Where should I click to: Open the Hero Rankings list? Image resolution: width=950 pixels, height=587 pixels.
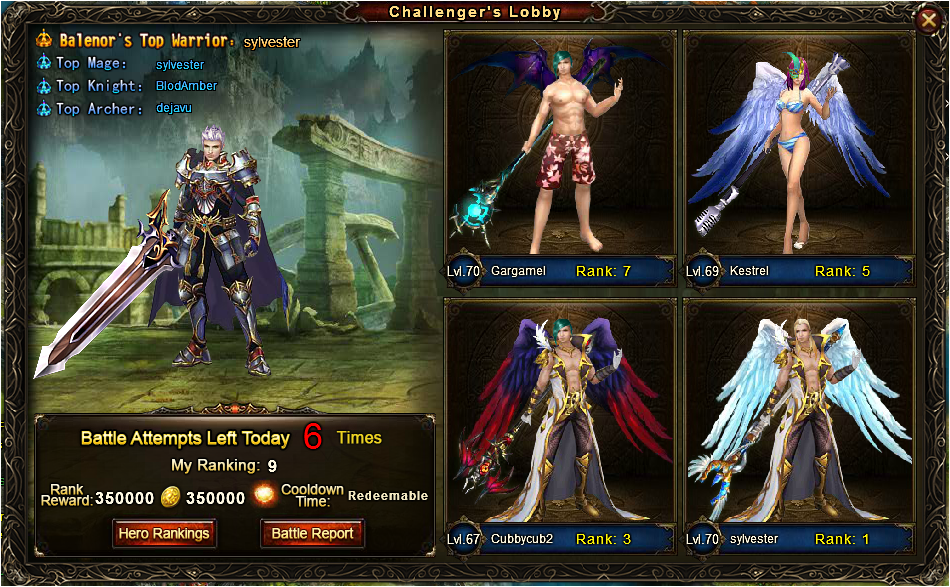tap(164, 533)
